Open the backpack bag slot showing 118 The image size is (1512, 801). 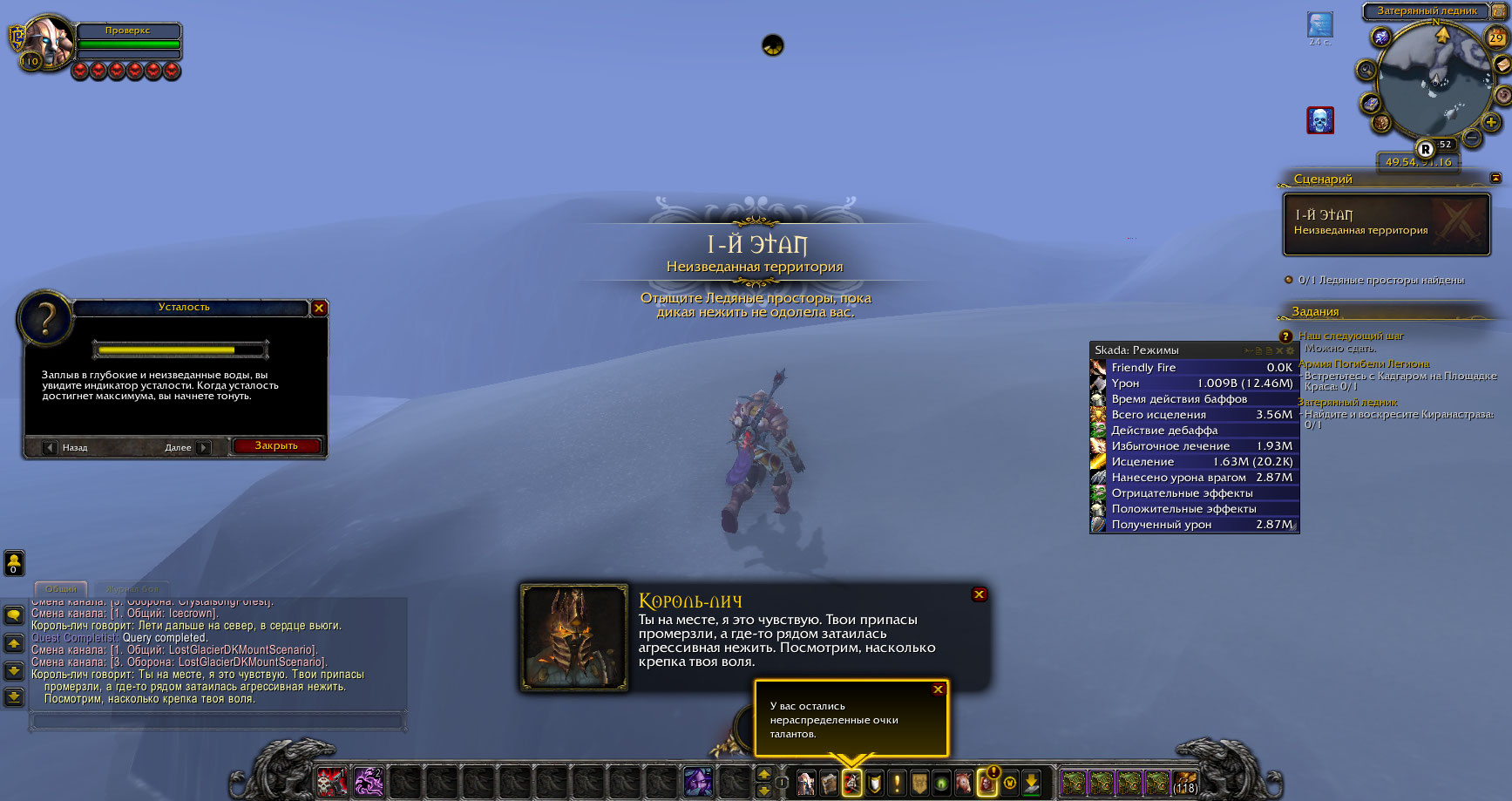pos(1184,783)
